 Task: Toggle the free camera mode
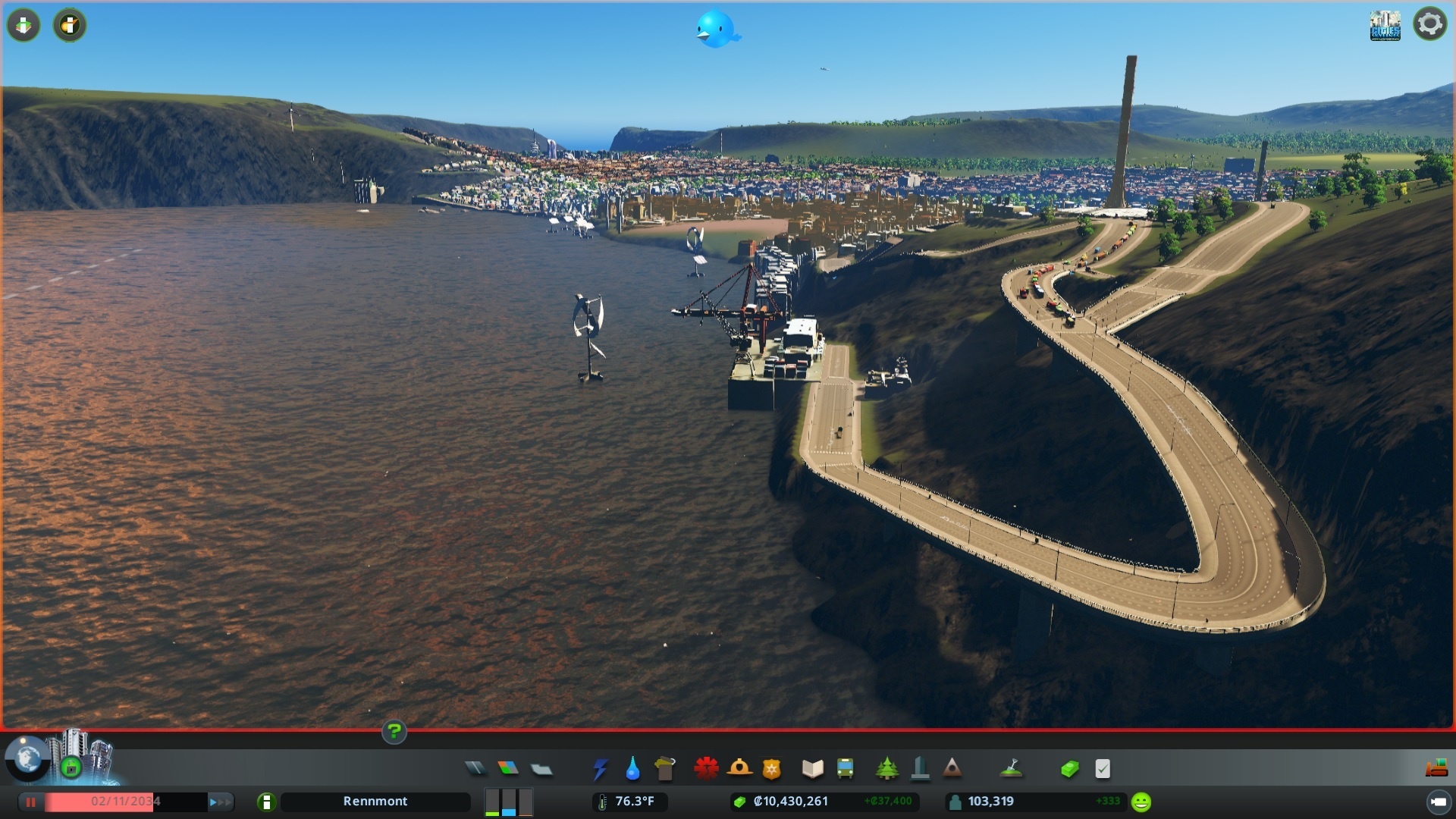pos(1438,802)
